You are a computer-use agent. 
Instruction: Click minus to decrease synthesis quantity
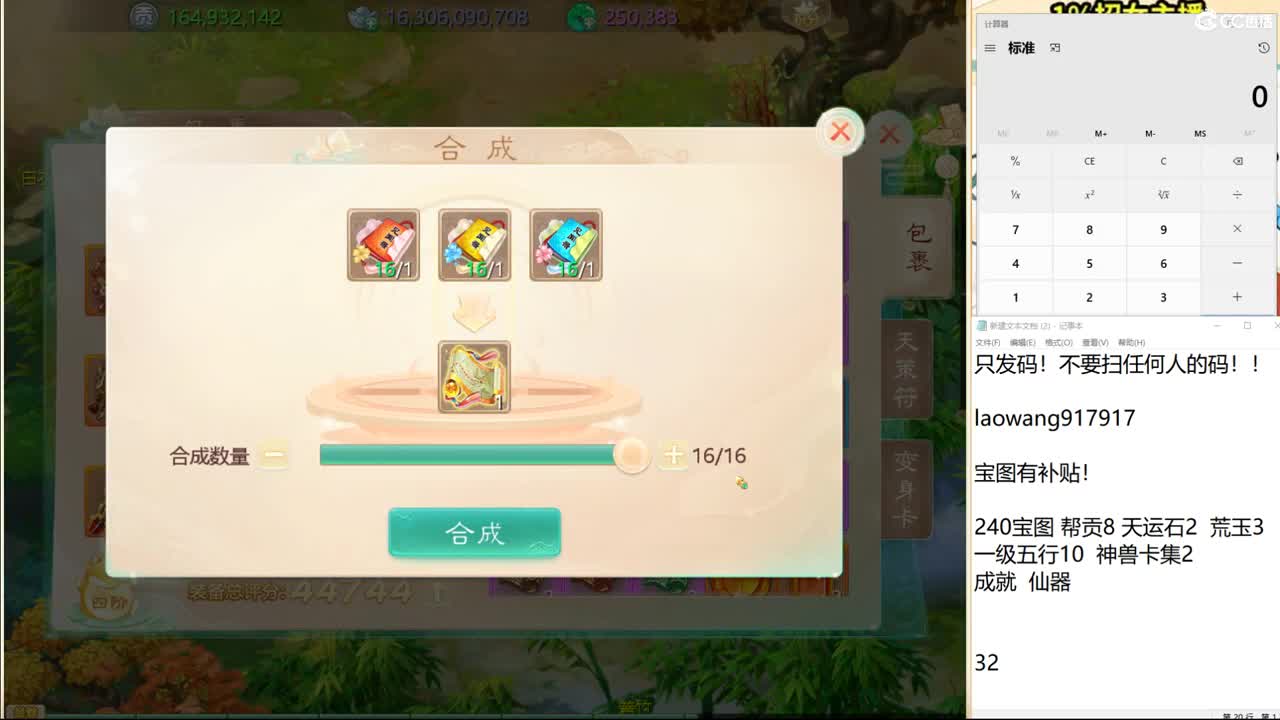[x=271, y=455]
